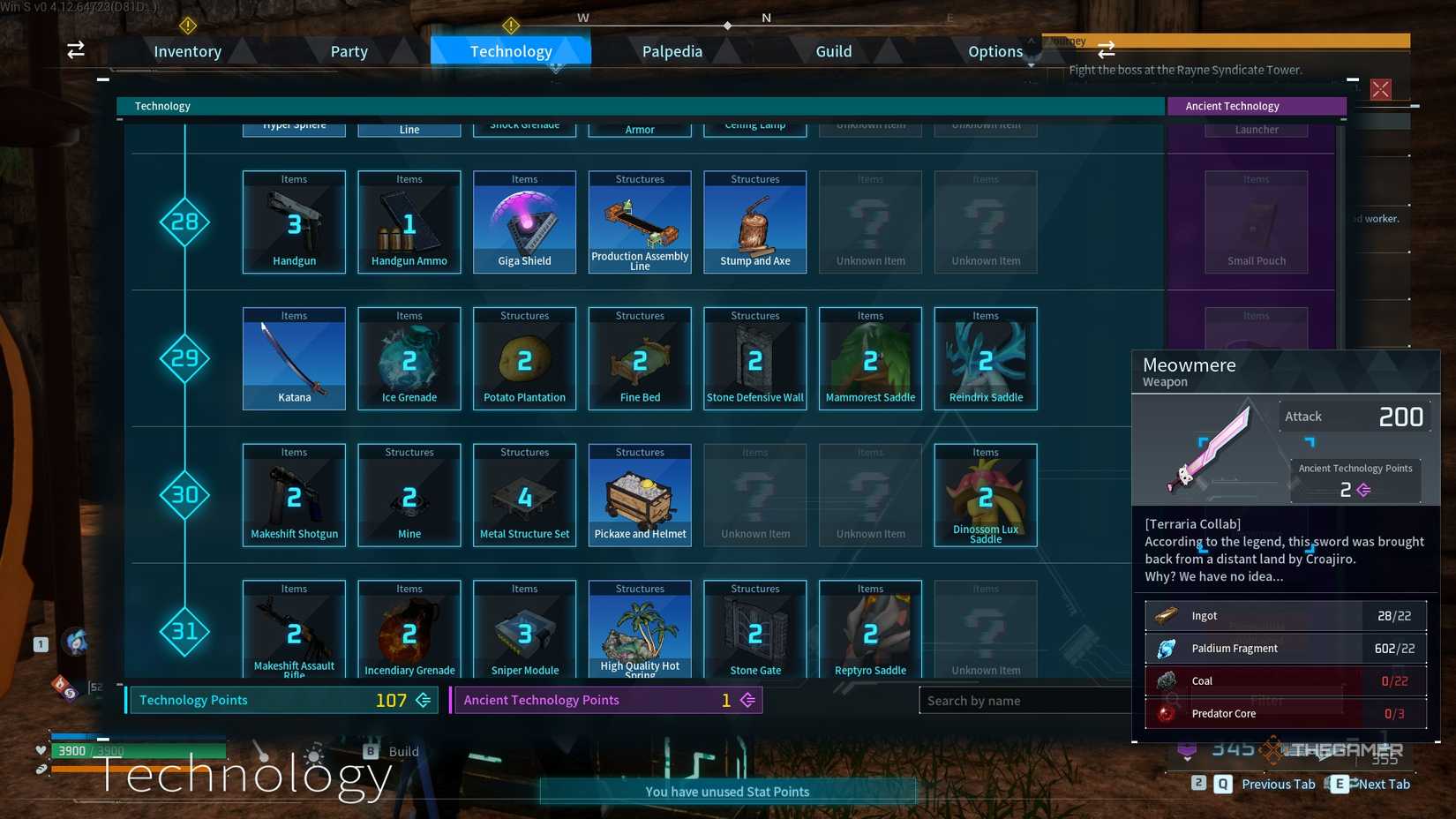
Task: Unlock the Handgun technology
Action: 294,222
